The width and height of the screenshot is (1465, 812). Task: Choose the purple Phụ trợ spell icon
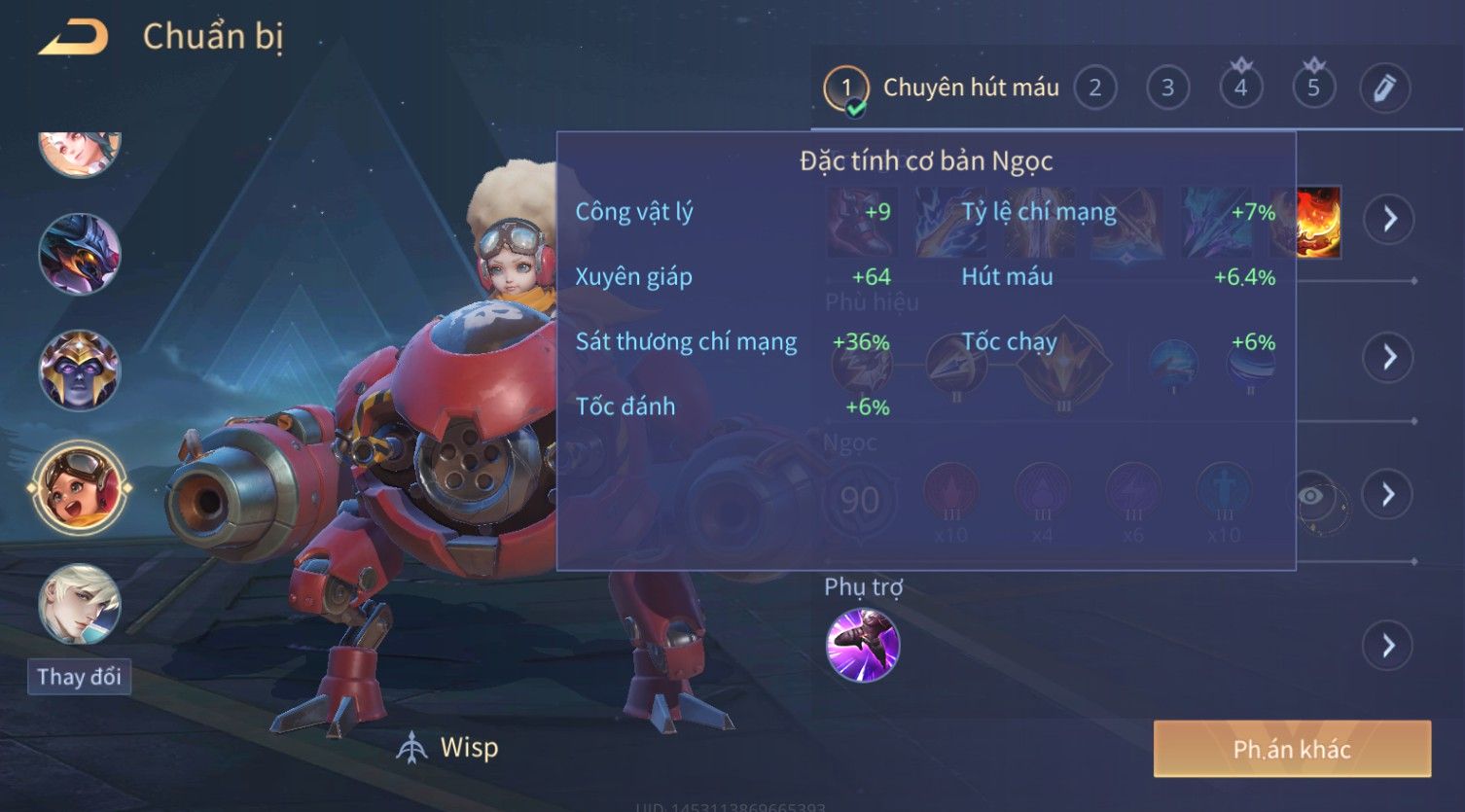pos(862,646)
